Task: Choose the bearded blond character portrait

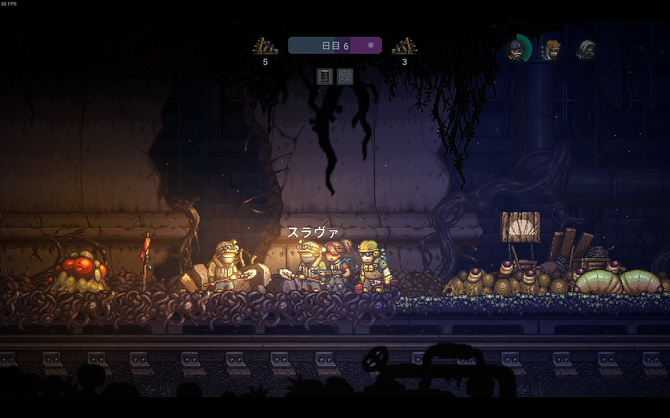Action: click(551, 48)
